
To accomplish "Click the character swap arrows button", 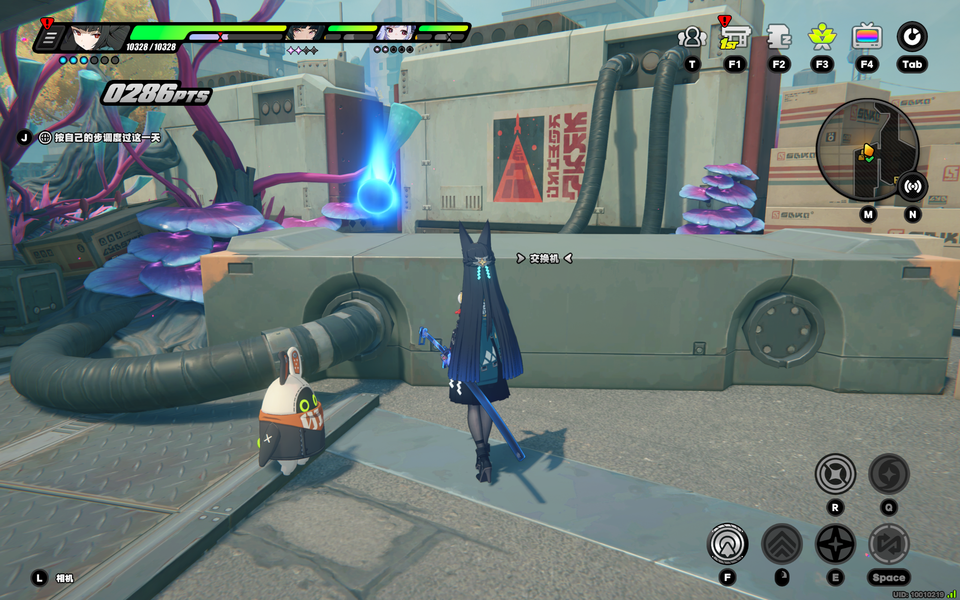I will tap(888, 544).
